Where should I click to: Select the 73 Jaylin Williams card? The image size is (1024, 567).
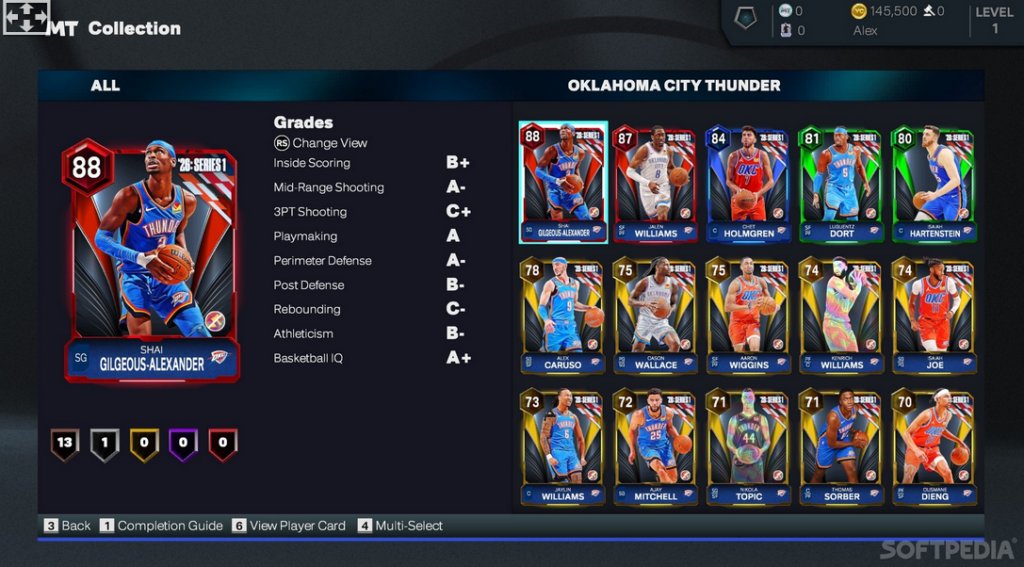click(562, 446)
